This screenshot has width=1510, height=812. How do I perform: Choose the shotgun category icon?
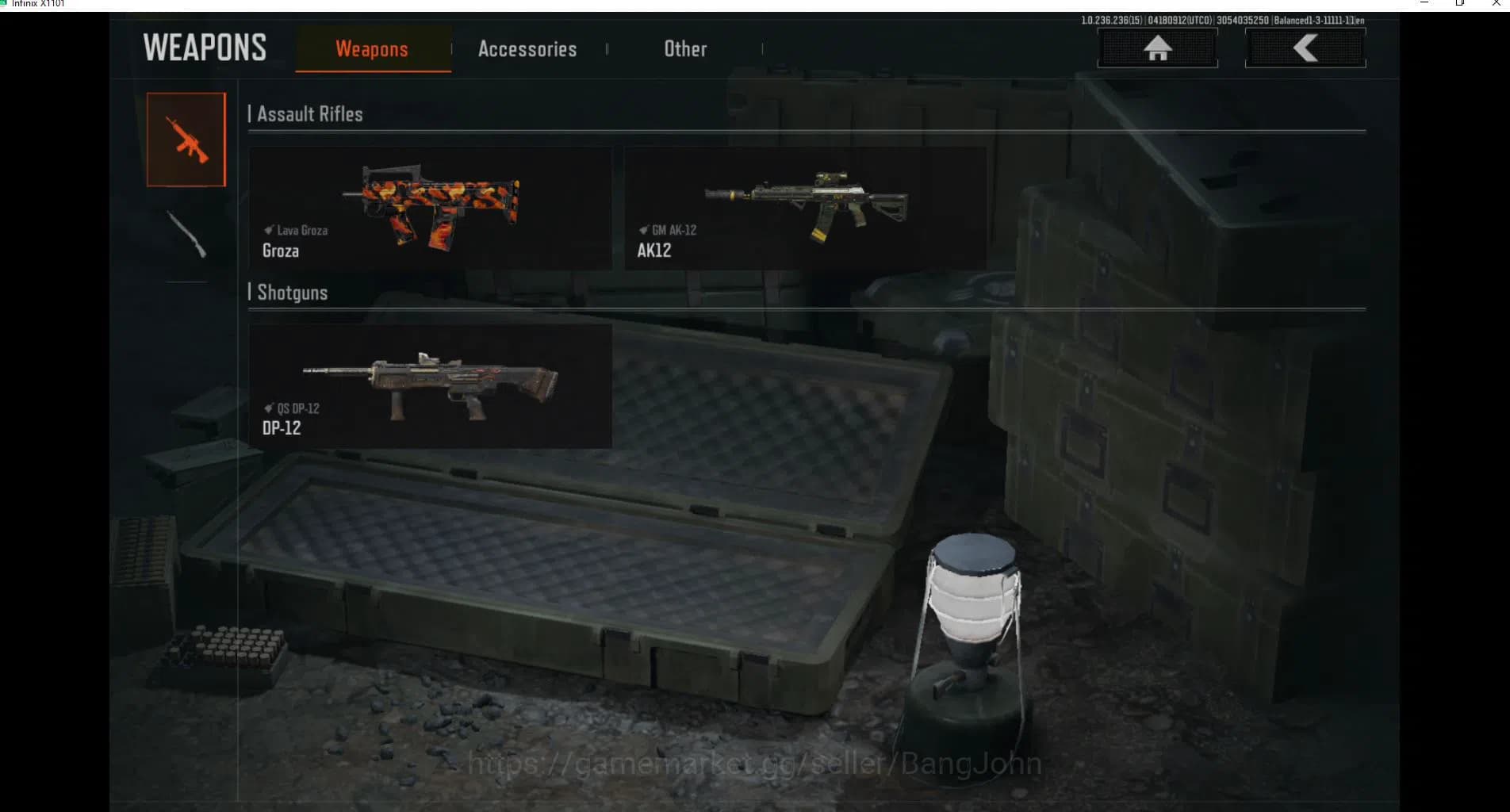tap(186, 235)
